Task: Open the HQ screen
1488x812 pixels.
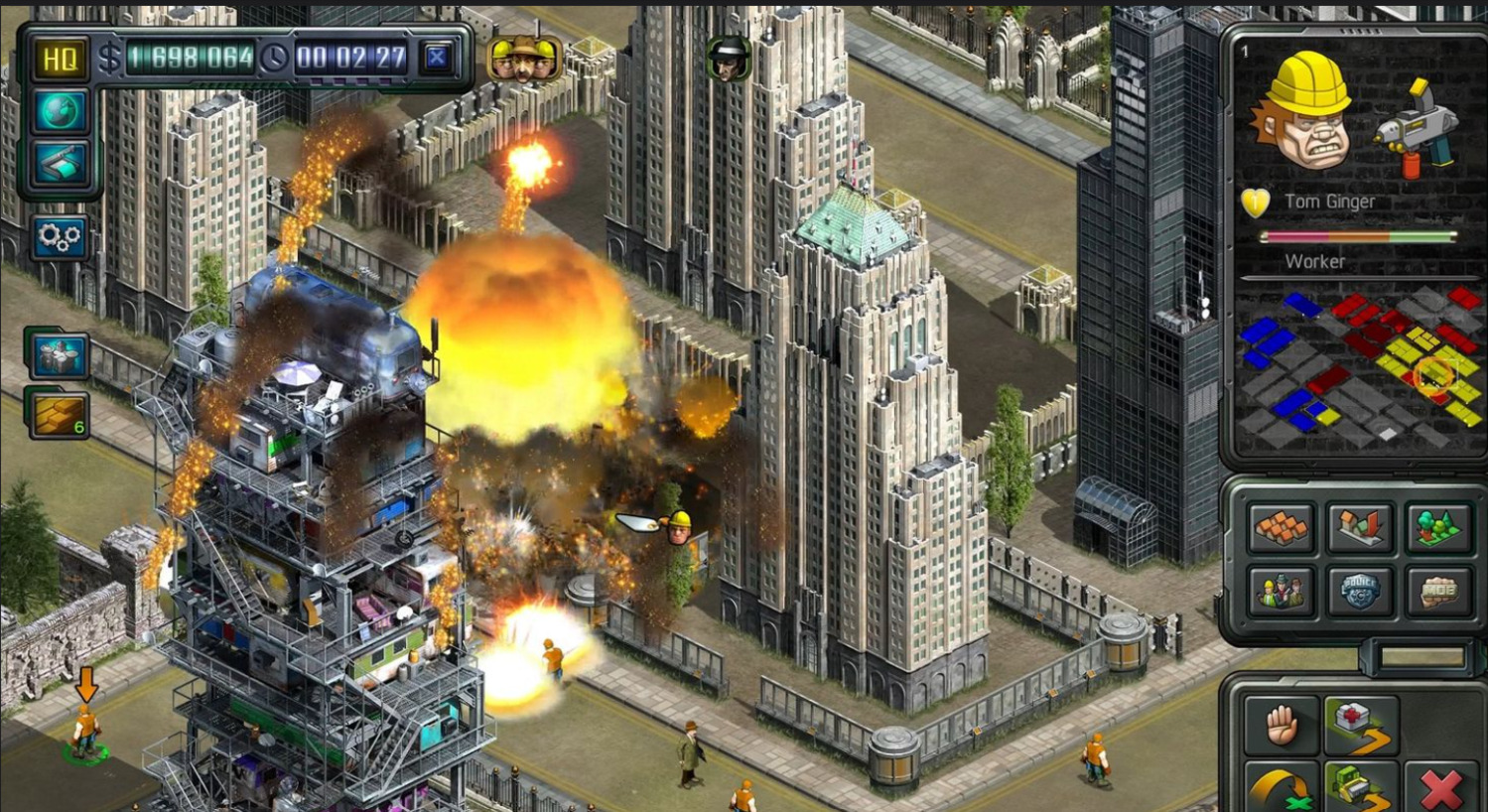Action: tap(59, 60)
